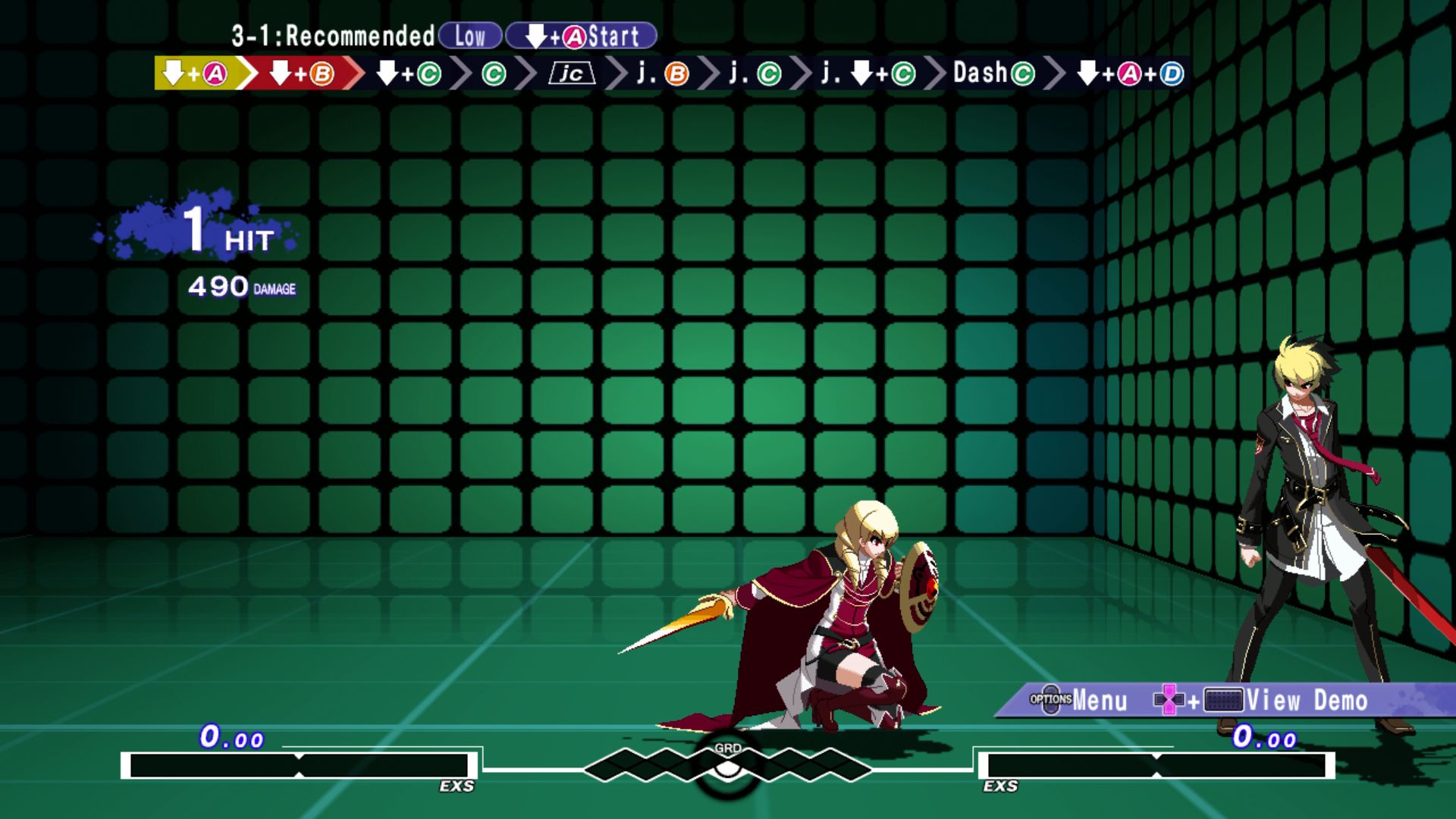The width and height of the screenshot is (1456, 819).
Task: Click the ↓+C combo step icon
Action: 409,74
